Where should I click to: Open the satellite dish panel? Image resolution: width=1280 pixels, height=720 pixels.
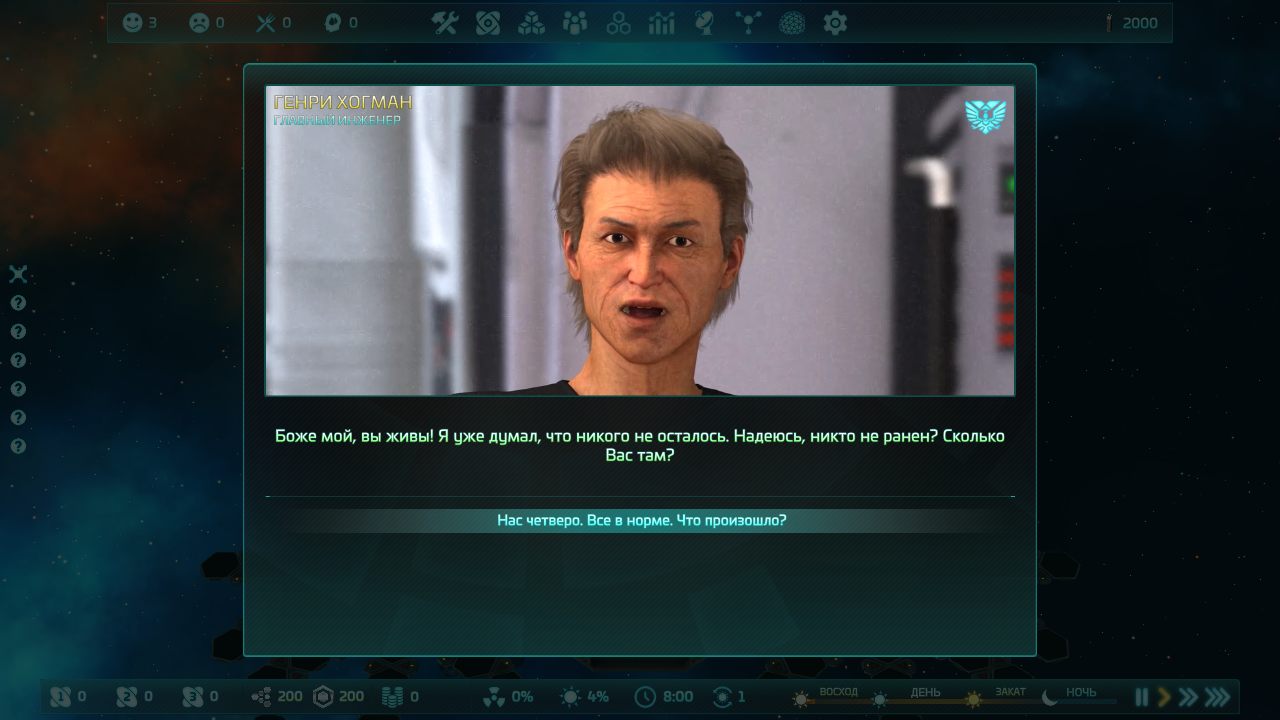pyautogui.click(x=704, y=23)
